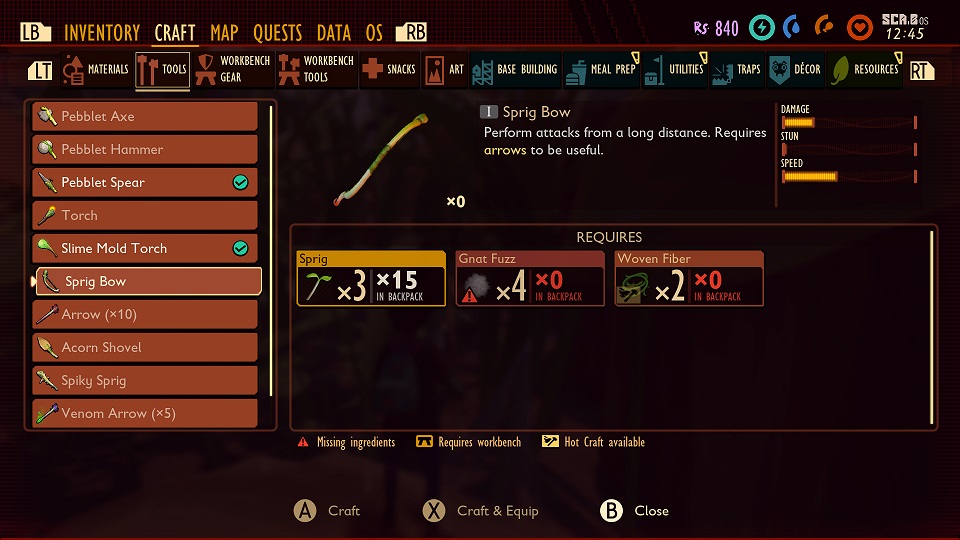Select the Acorn Shovel recipe
960x540 pixels.
pos(145,347)
